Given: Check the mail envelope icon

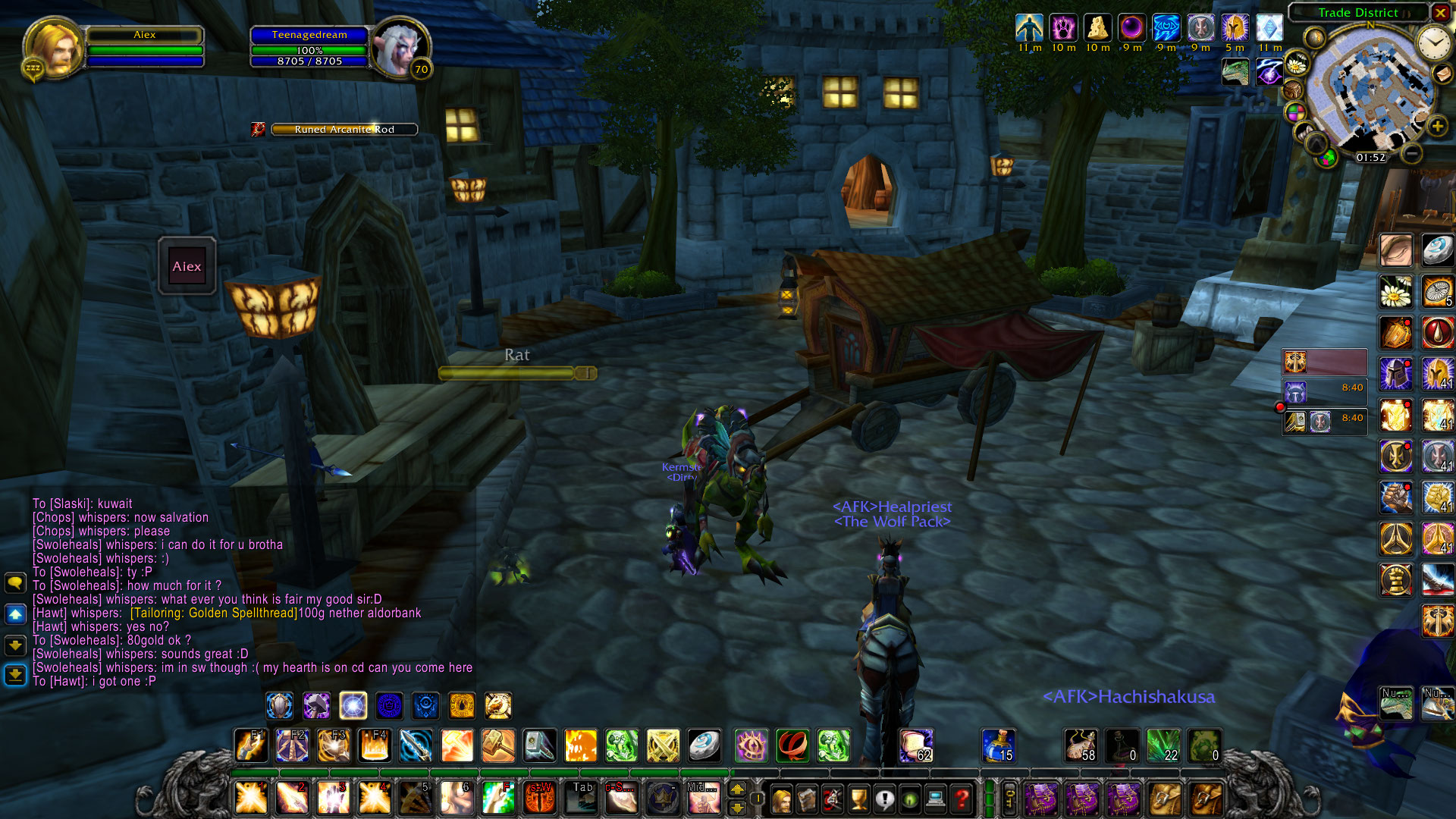Looking at the screenshot, I should 1442,74.
